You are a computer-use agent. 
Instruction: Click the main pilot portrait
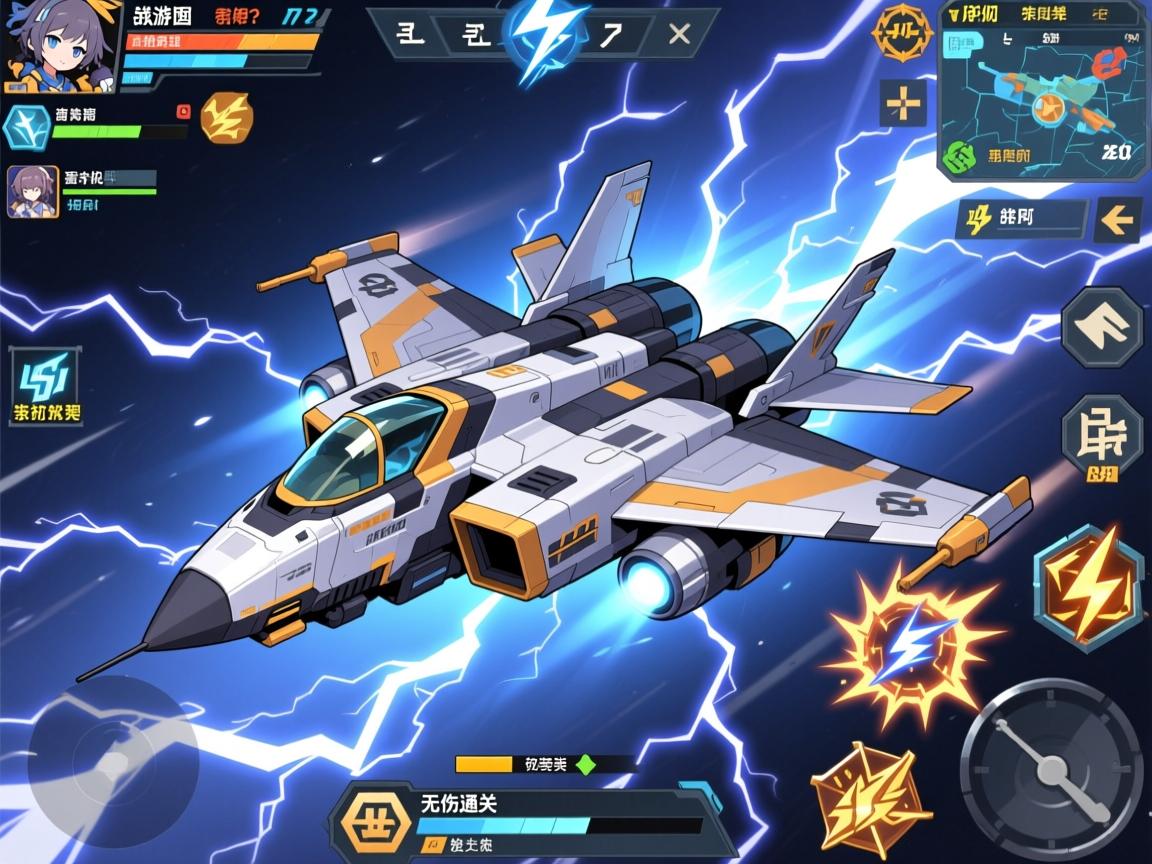(x=60, y=46)
